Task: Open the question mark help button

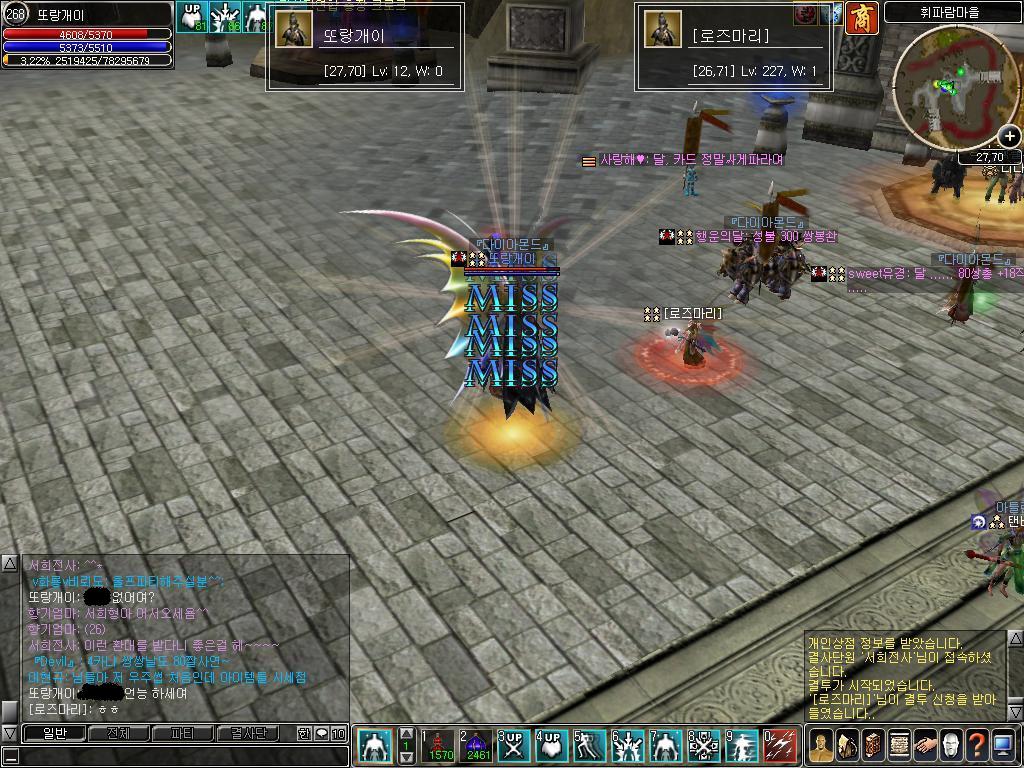Action: tap(977, 745)
